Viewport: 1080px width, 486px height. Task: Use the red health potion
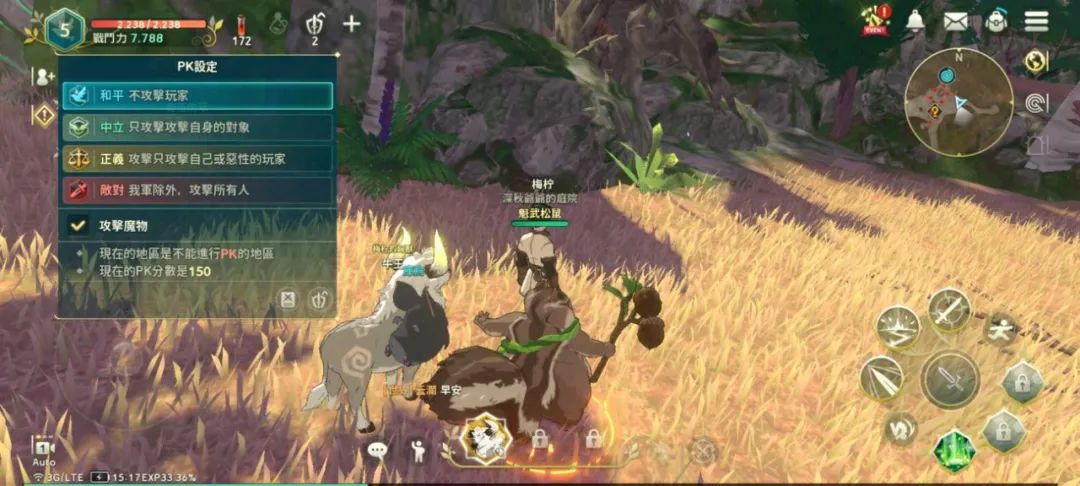click(241, 27)
